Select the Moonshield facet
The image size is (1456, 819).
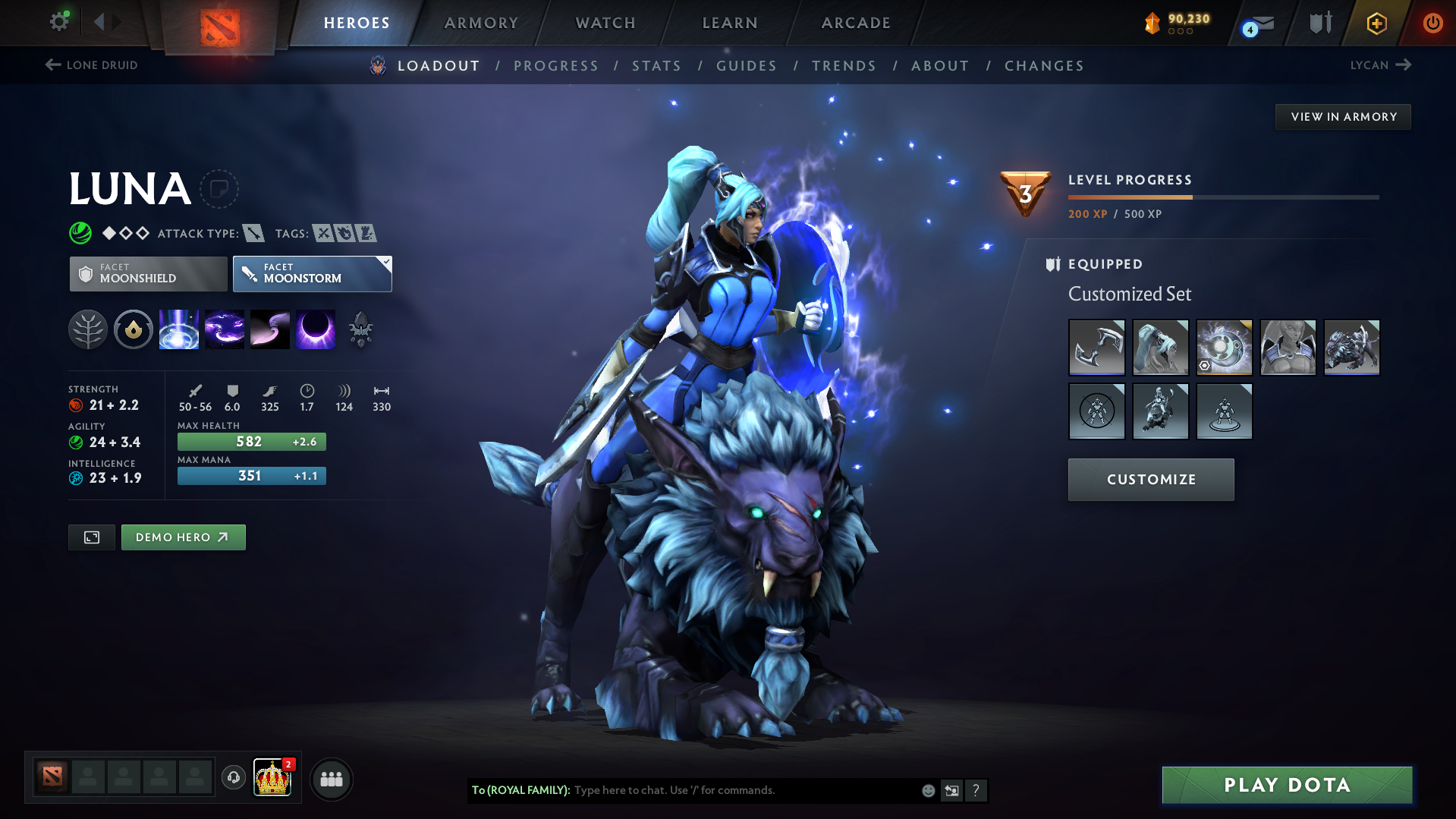tap(149, 273)
